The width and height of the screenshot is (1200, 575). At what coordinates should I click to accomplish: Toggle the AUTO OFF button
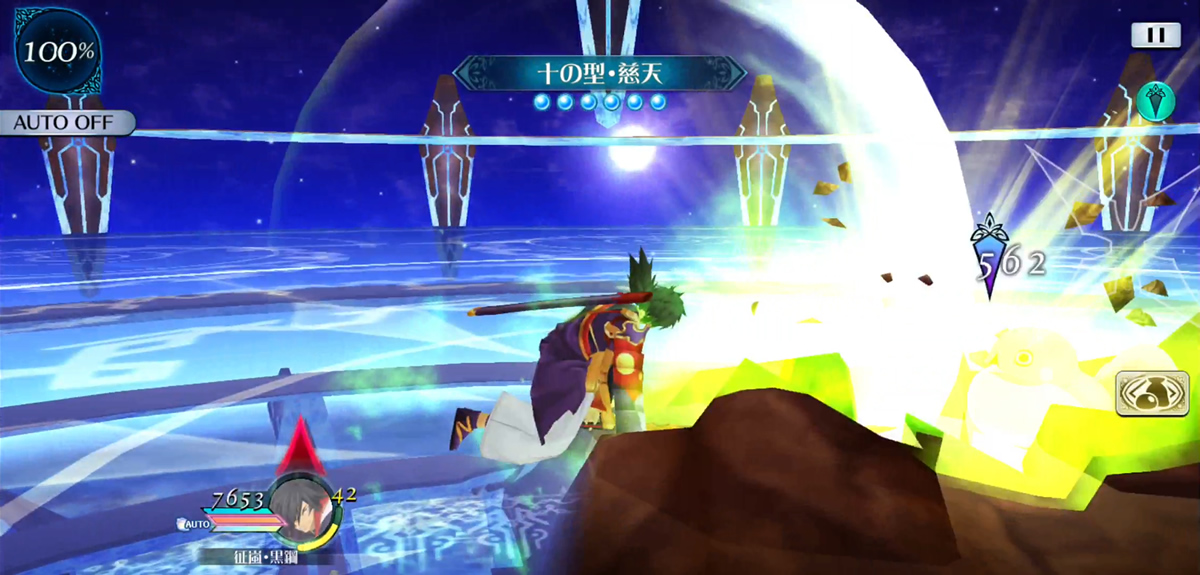click(x=66, y=124)
